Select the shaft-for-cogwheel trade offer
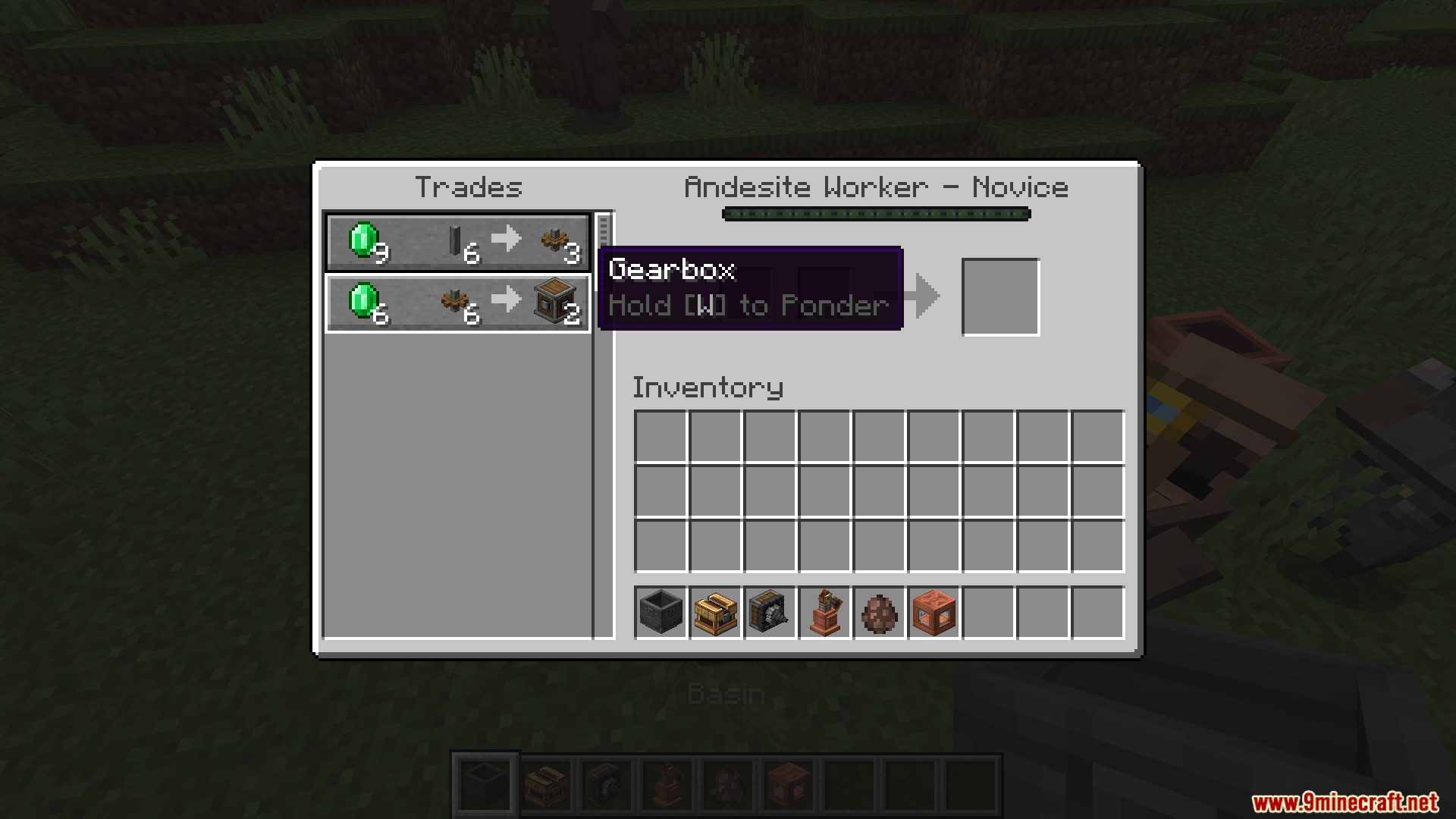Screen dimensions: 1456x819 point(458,242)
